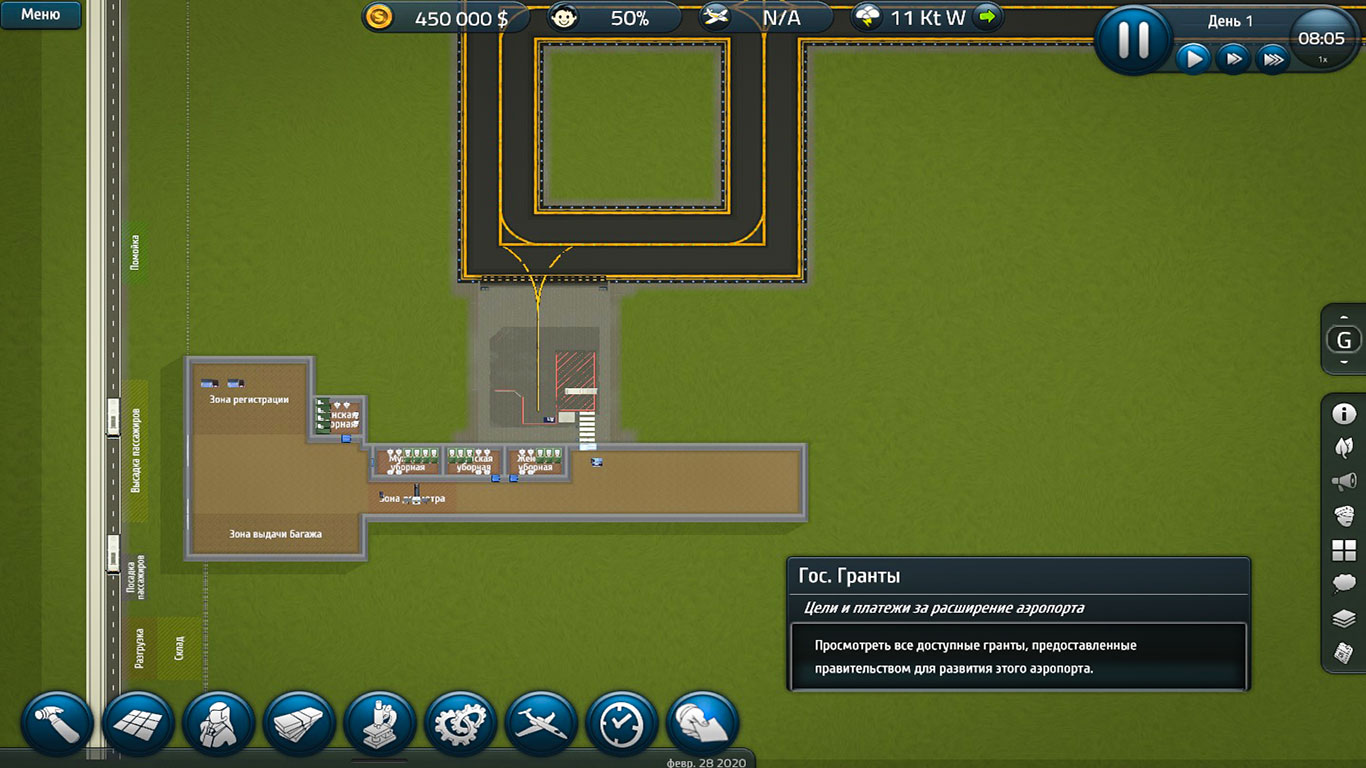1366x768 pixels.
Task: Open the staff management person icon
Action: tap(219, 724)
